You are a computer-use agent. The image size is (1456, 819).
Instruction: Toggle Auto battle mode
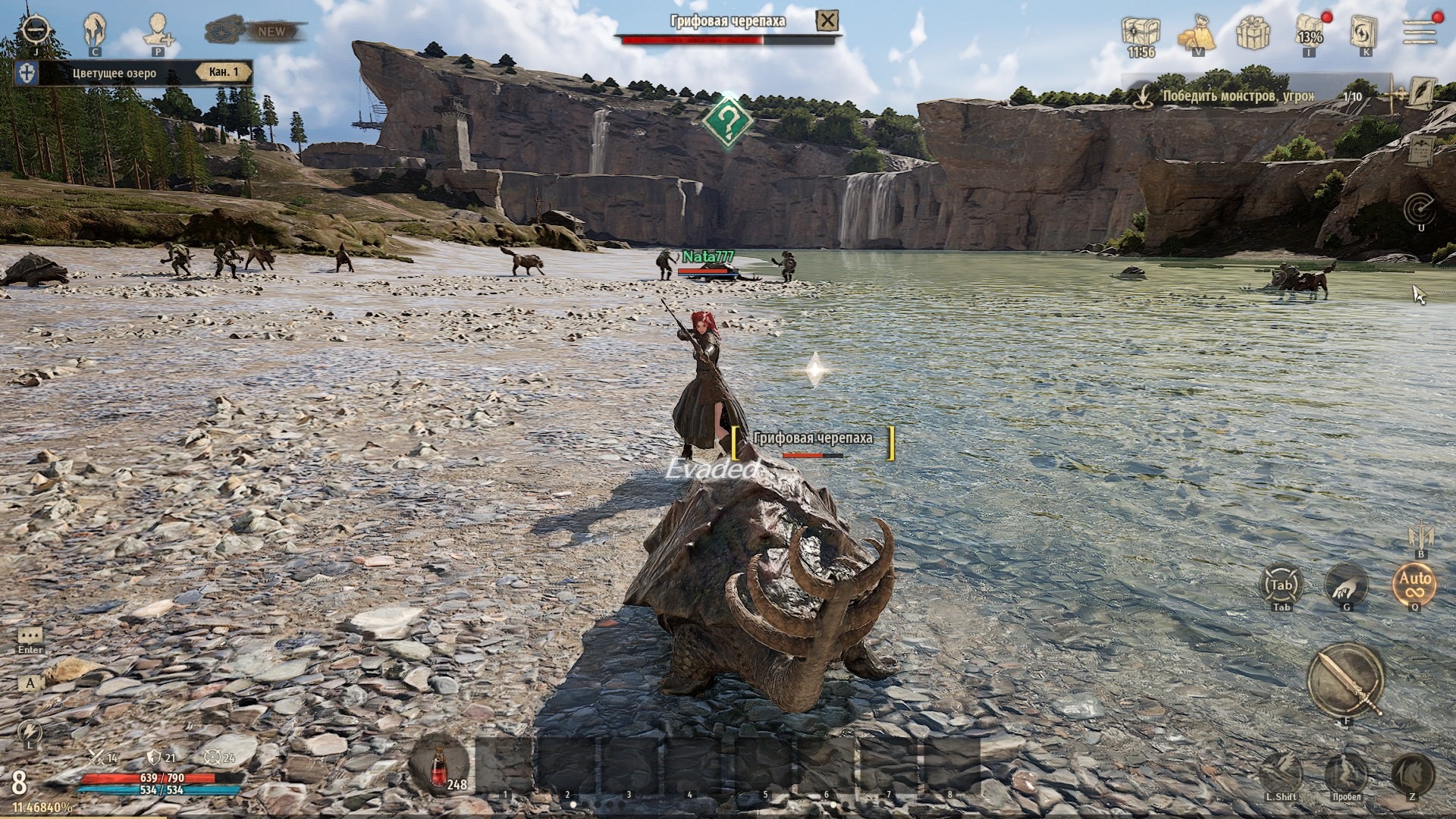[x=1414, y=584]
